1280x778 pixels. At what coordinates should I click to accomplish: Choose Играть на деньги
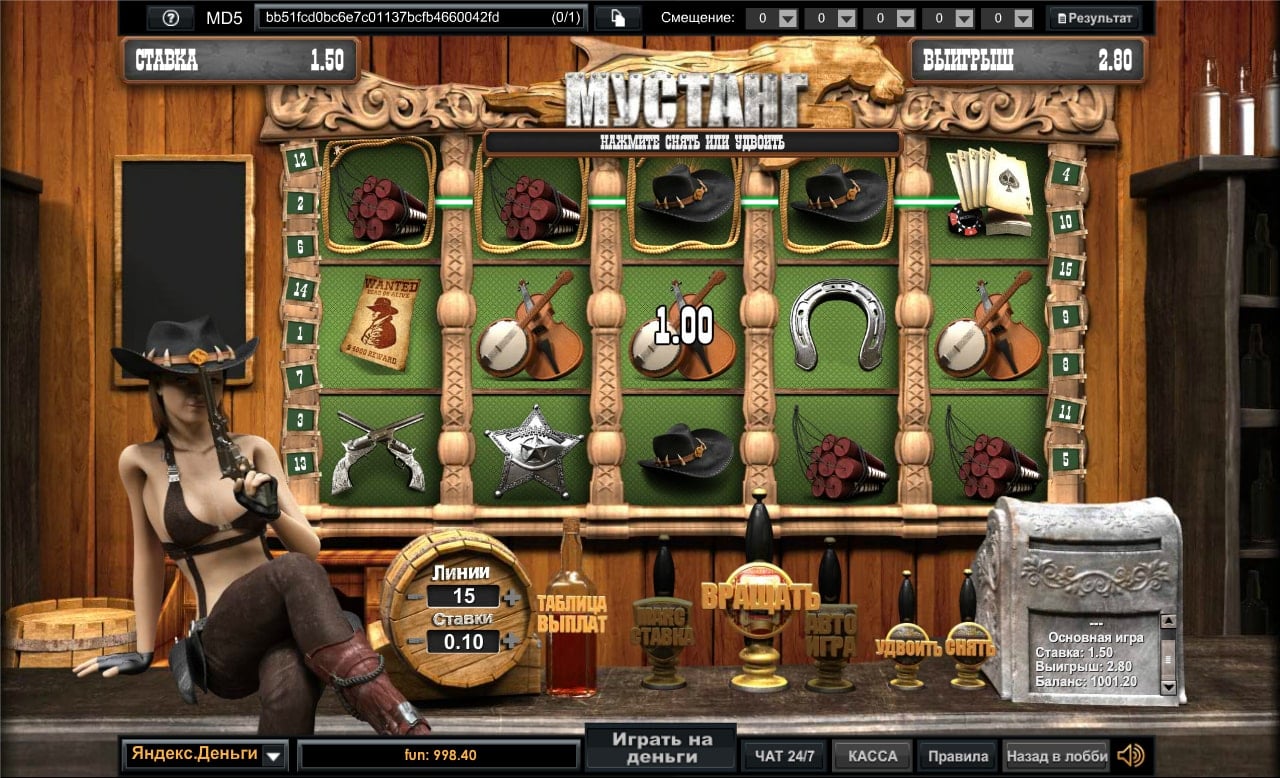[x=661, y=747]
